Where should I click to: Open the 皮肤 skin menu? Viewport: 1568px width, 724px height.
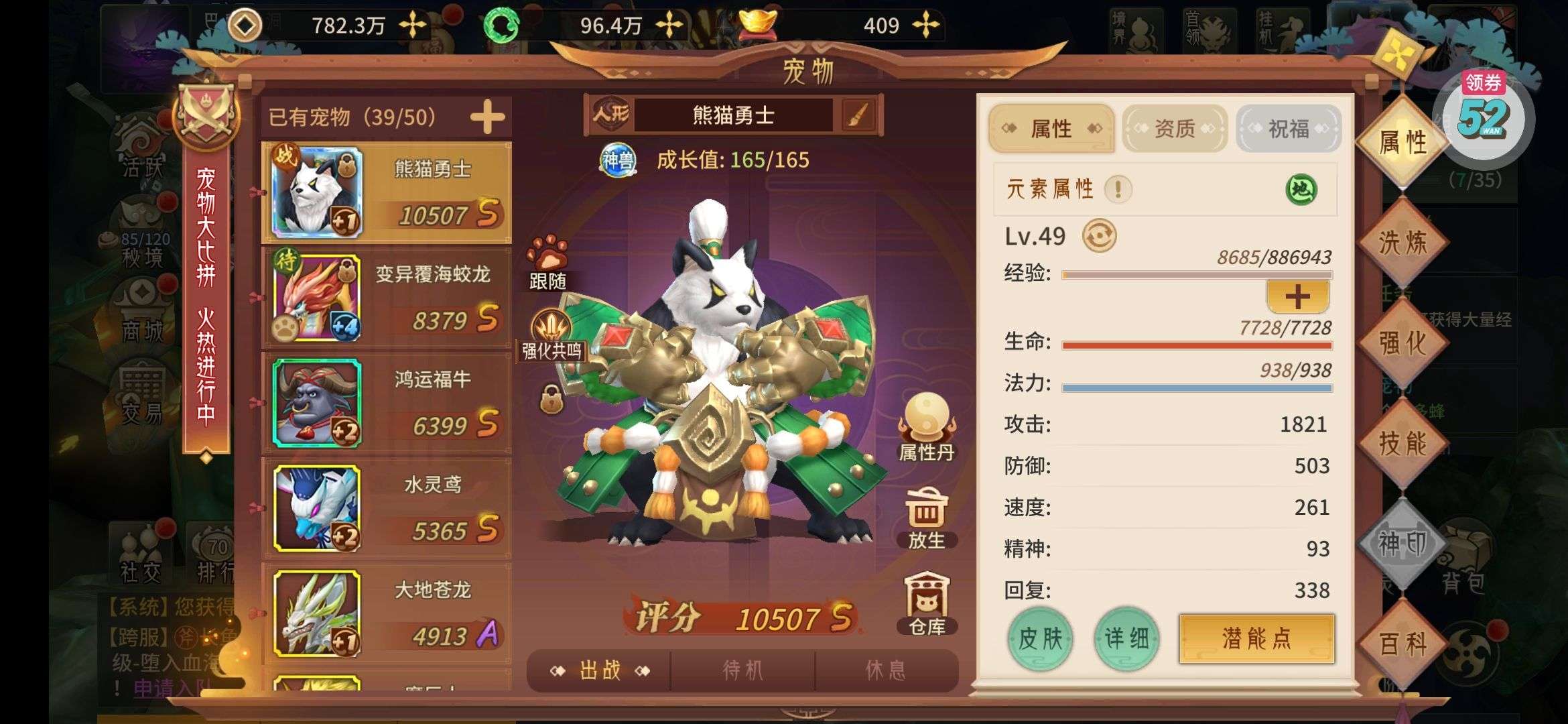pos(1040,639)
